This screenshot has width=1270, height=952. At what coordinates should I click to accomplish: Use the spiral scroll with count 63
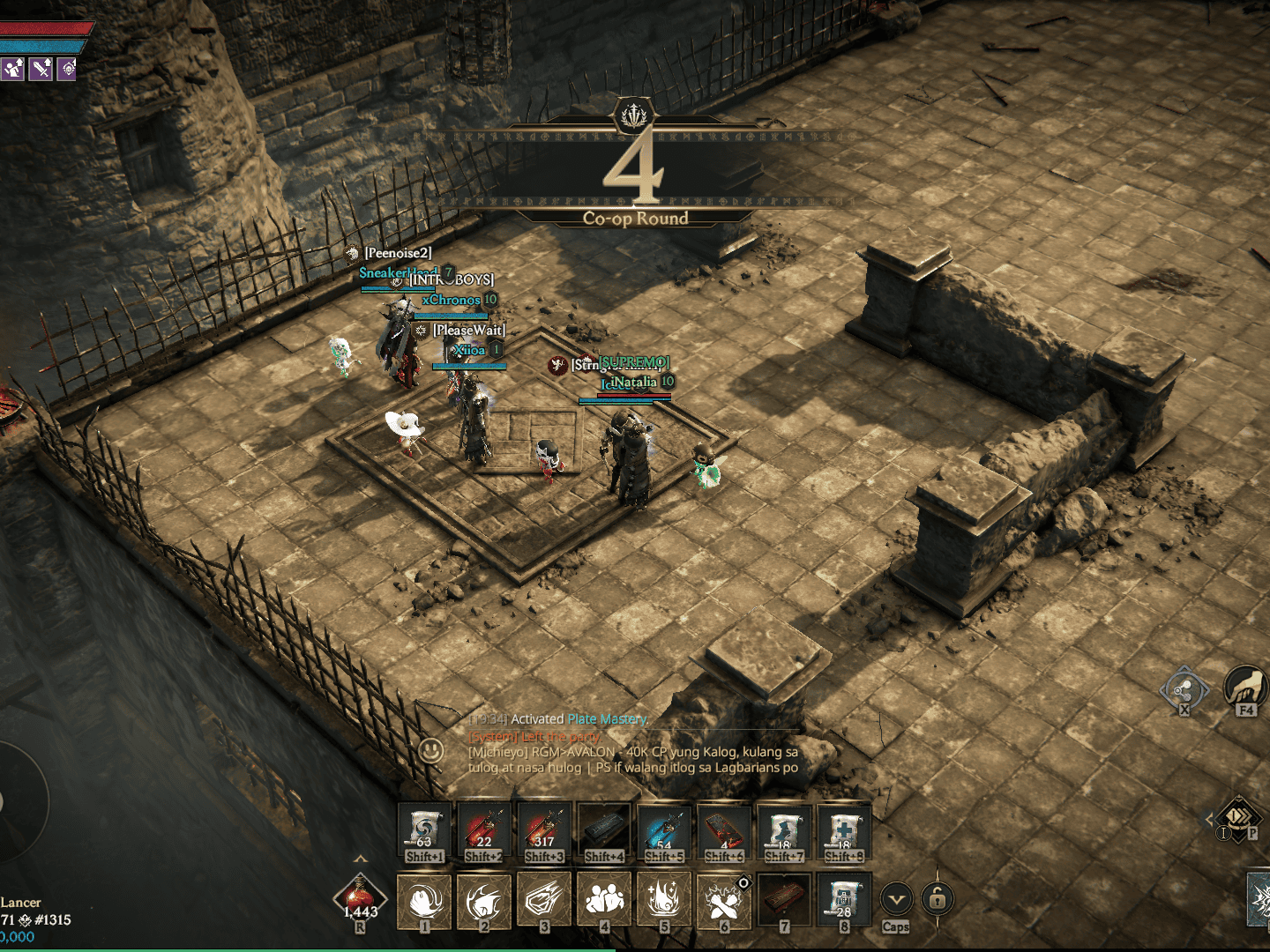424,830
